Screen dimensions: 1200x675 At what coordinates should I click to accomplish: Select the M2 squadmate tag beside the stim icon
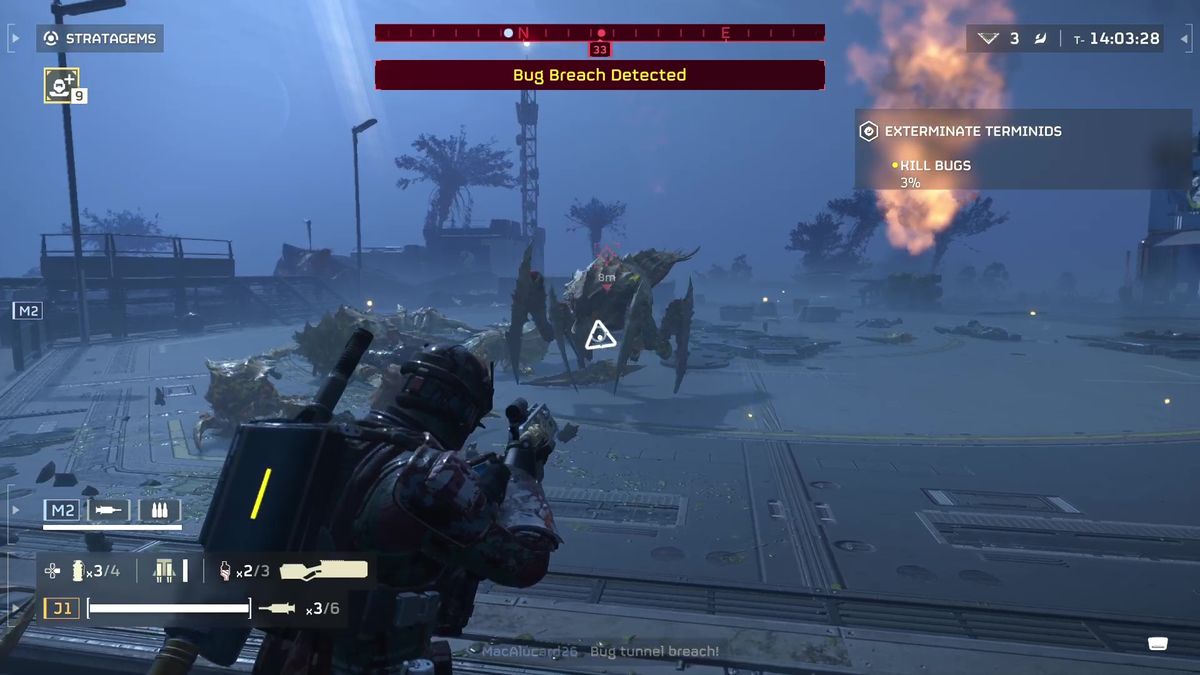pos(62,511)
